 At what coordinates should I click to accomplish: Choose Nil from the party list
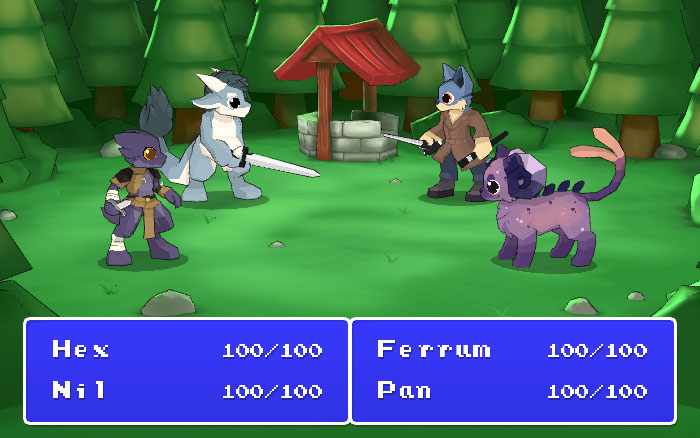pos(79,390)
